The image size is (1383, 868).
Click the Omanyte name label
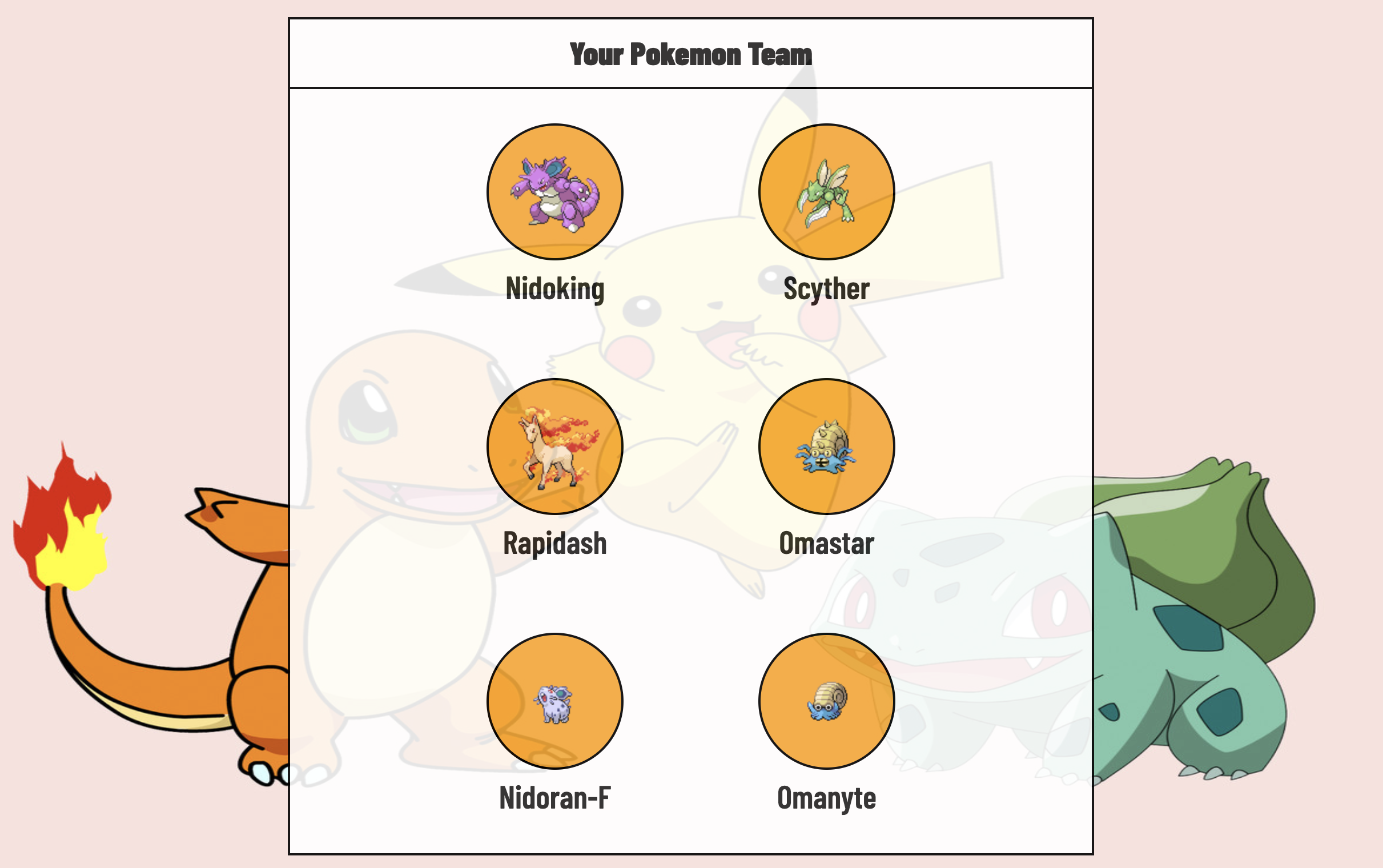pos(826,797)
